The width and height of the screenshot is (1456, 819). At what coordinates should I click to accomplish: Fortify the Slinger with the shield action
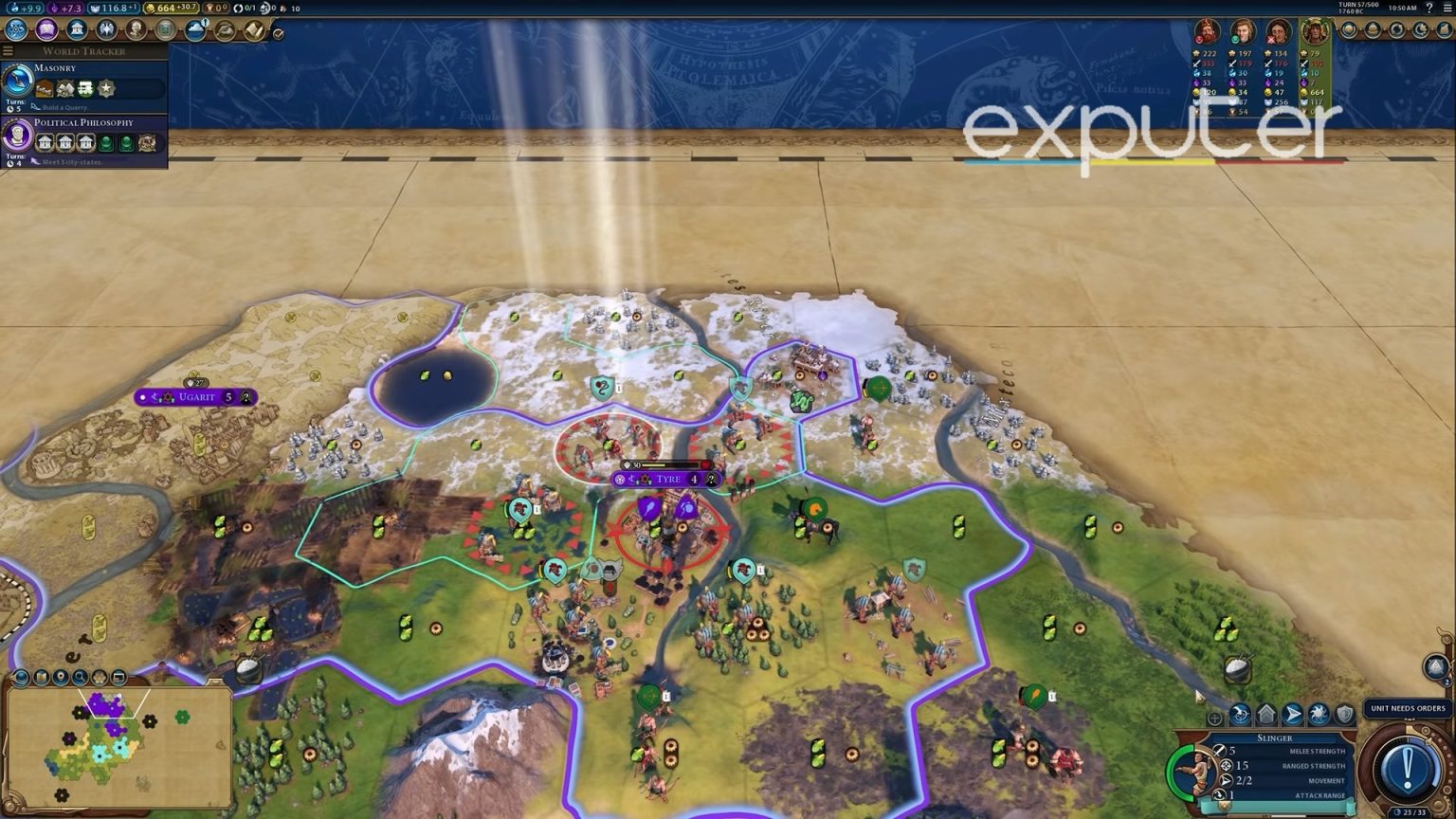pyautogui.click(x=1345, y=714)
